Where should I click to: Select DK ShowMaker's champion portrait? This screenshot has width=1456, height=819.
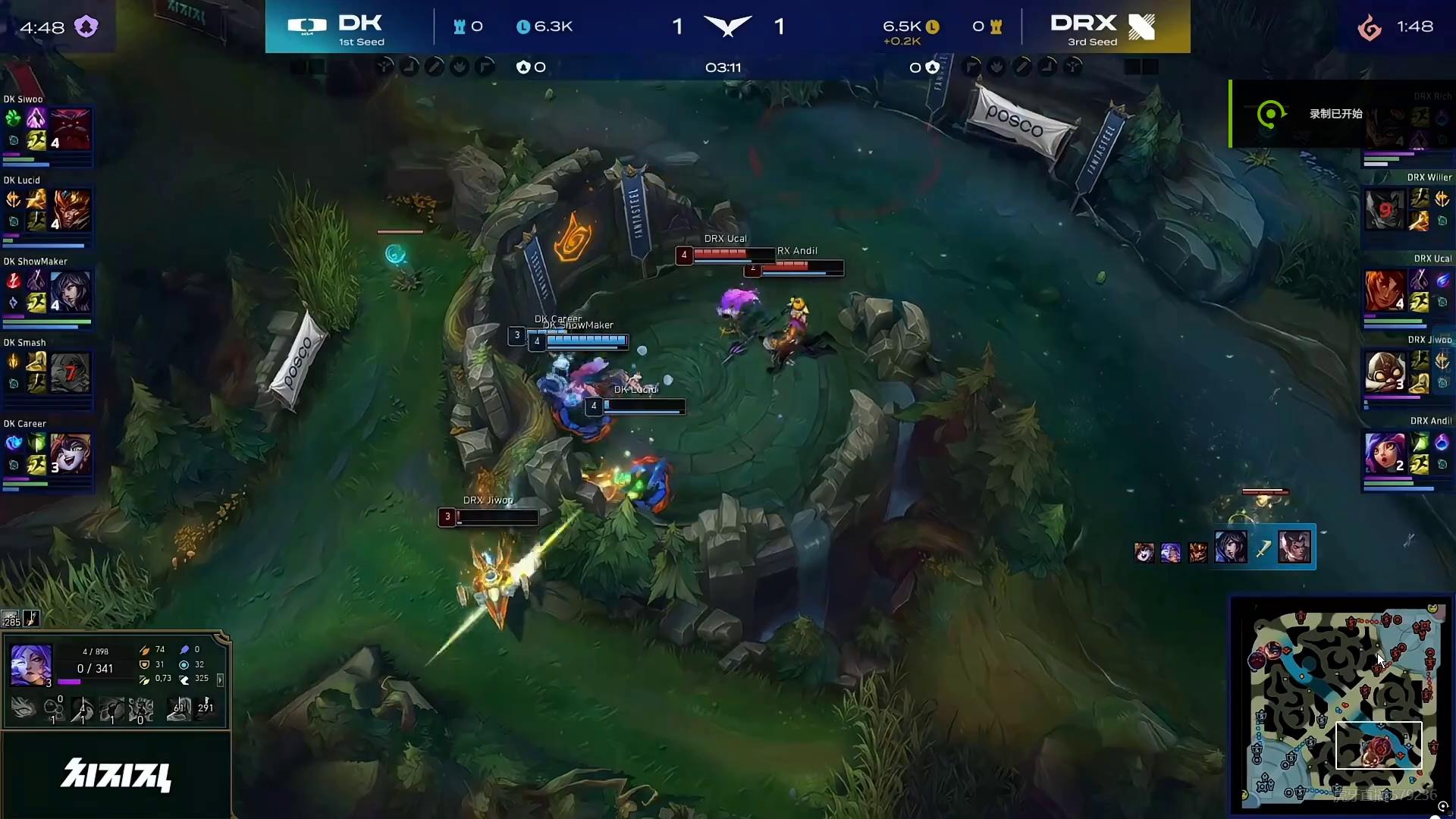[x=71, y=291]
